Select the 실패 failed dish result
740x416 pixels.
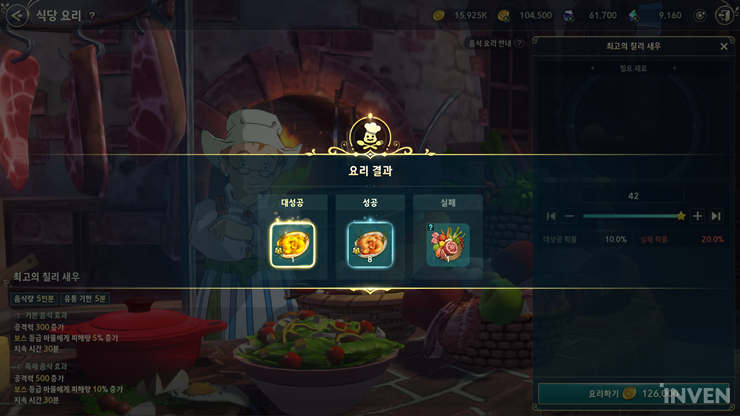click(x=447, y=245)
